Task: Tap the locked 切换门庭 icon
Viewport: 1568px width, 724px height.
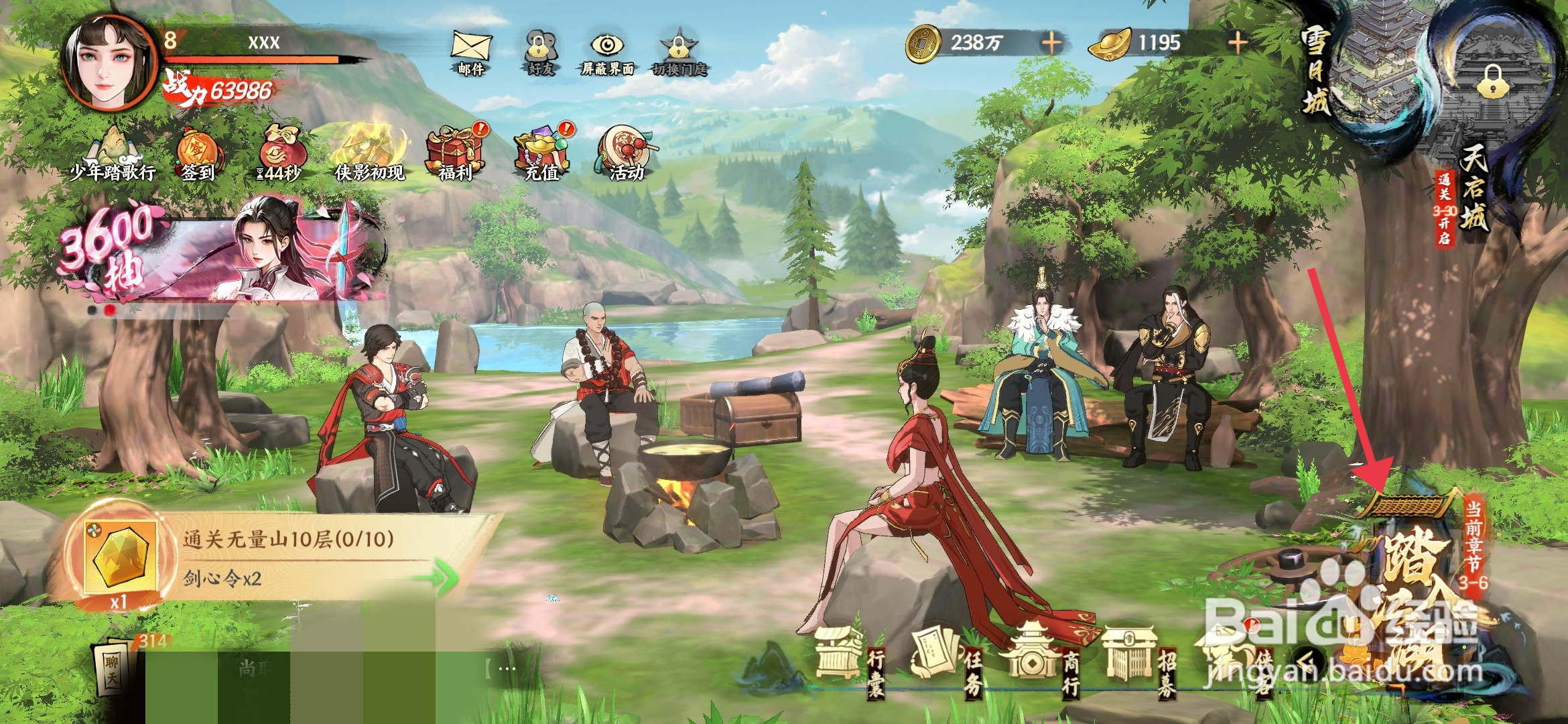Action: coord(678,50)
